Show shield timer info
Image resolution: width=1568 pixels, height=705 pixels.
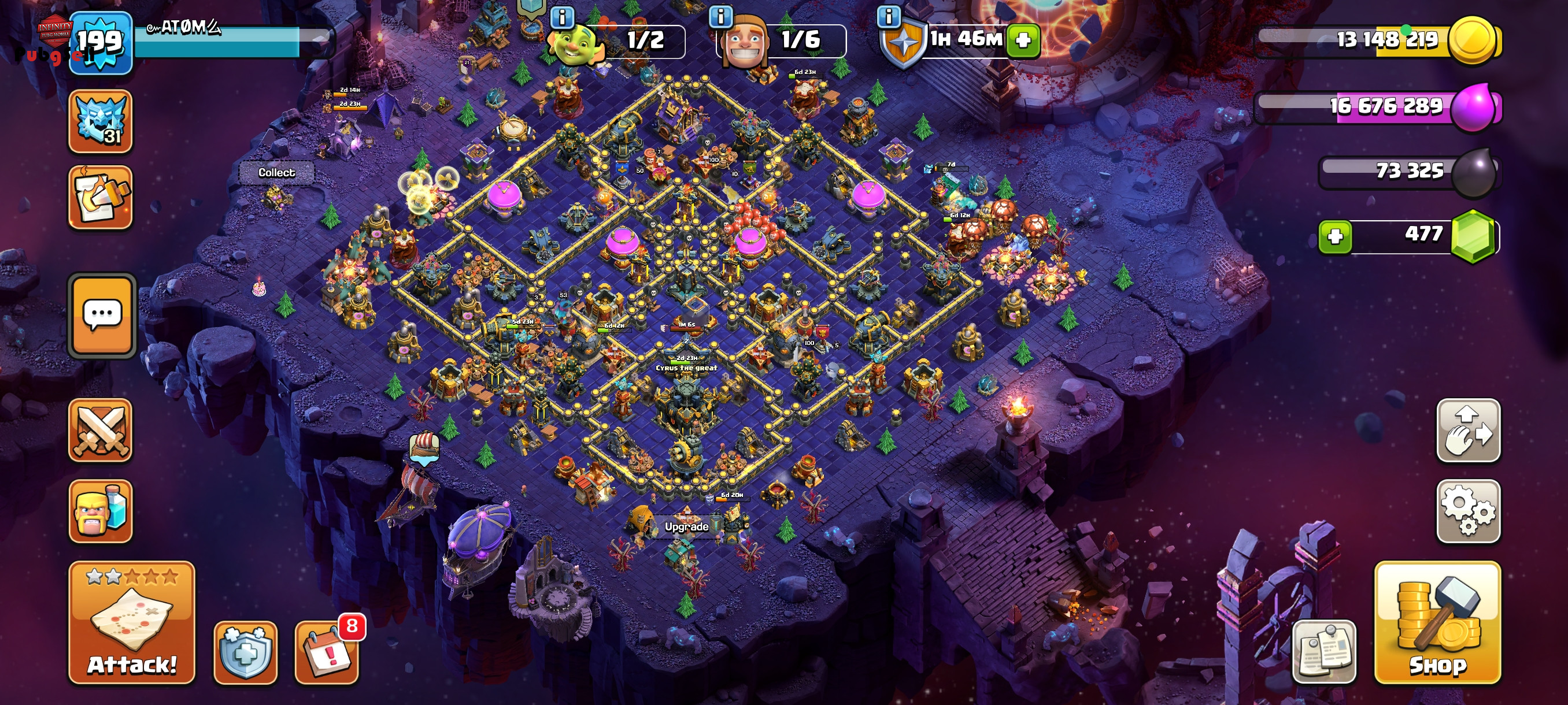[x=888, y=16]
